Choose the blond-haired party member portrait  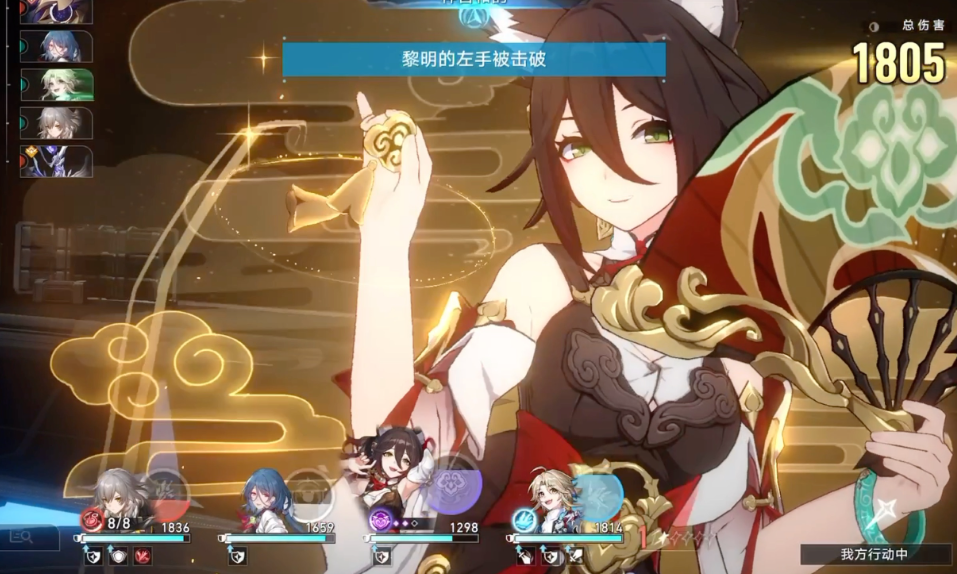(552, 497)
